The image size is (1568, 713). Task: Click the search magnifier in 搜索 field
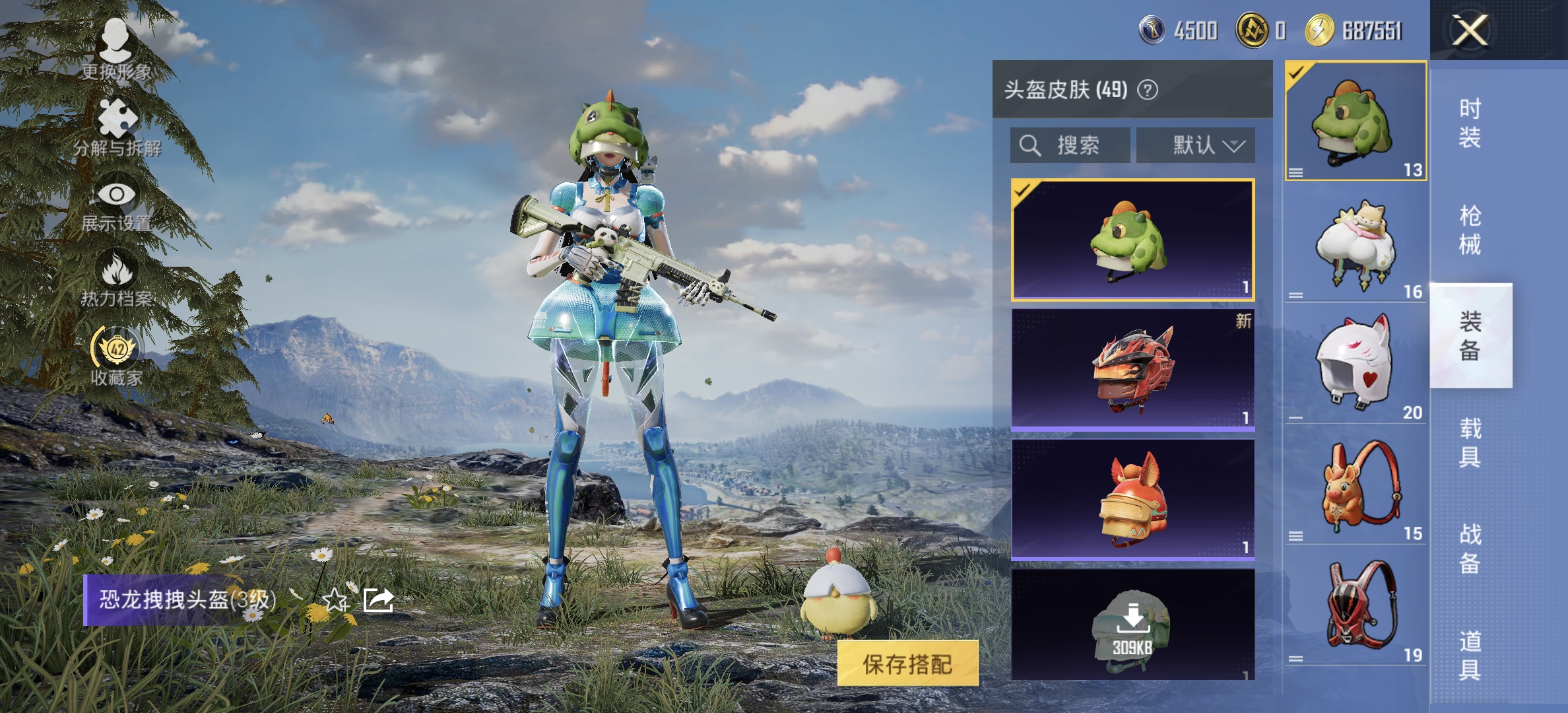point(1031,145)
